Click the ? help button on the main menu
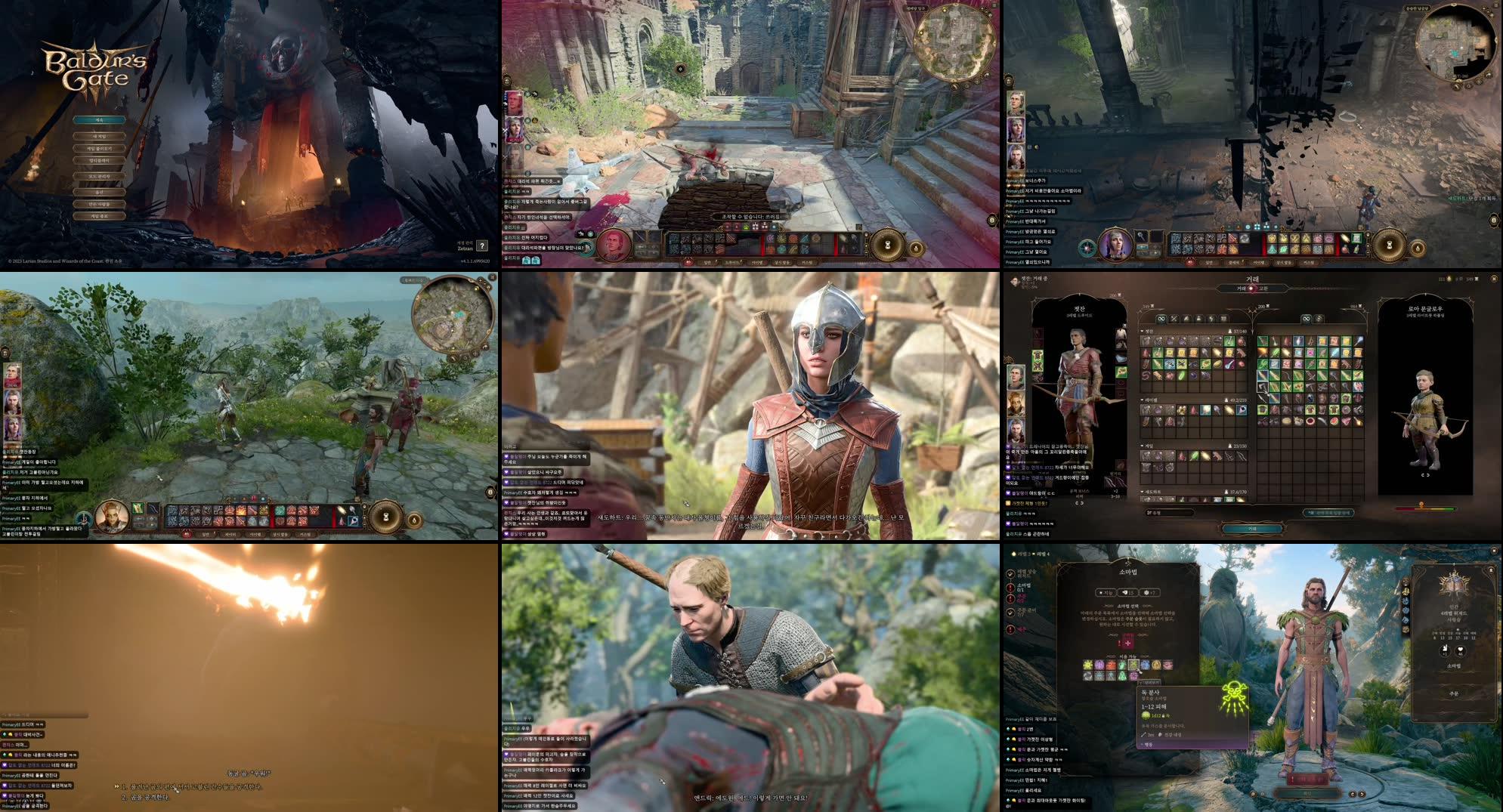This screenshot has width=1503, height=812. 482,246
